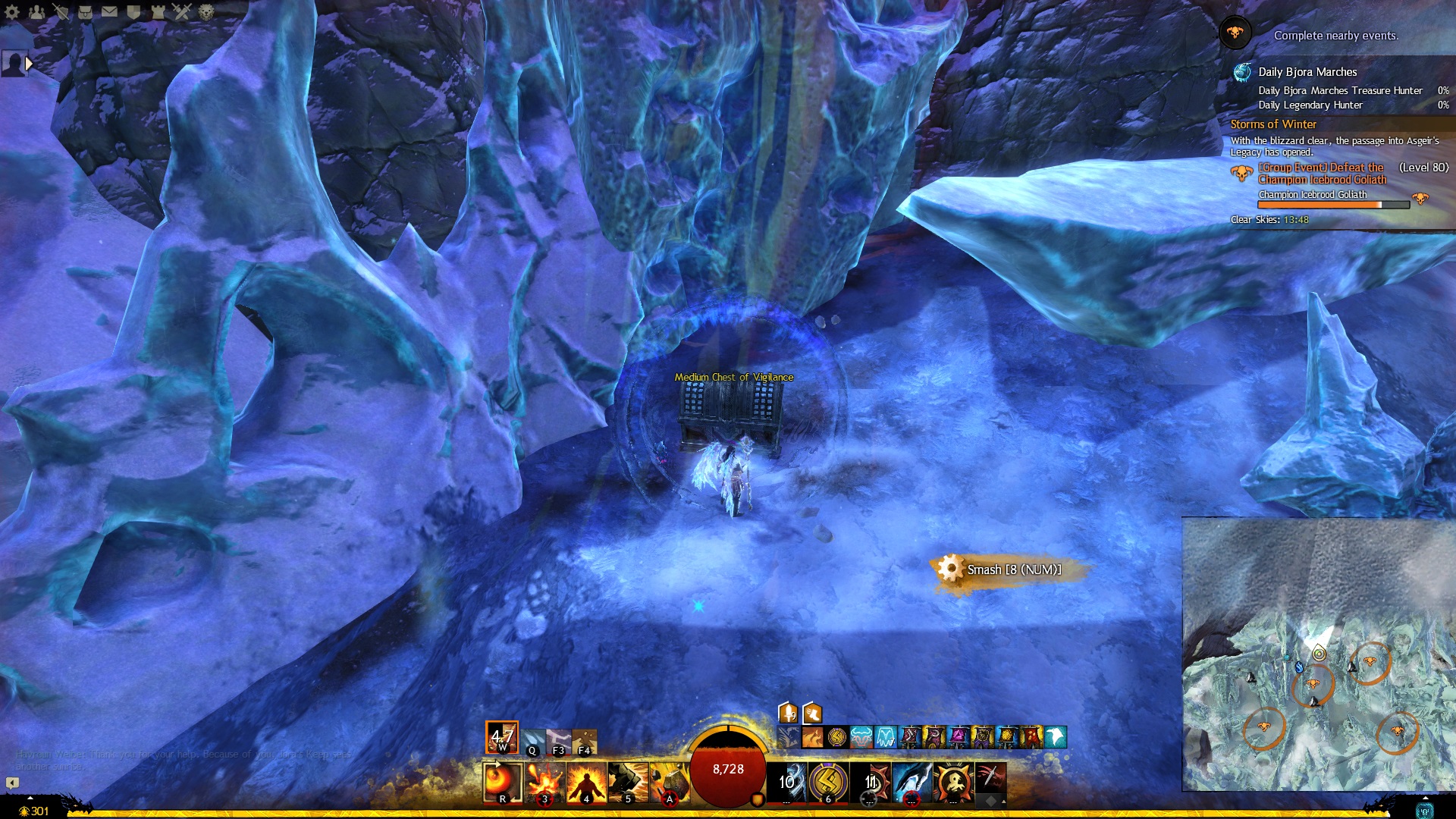Screen dimensions: 1456x819
Task: Open the game menu gear icon
Action: click(12, 11)
